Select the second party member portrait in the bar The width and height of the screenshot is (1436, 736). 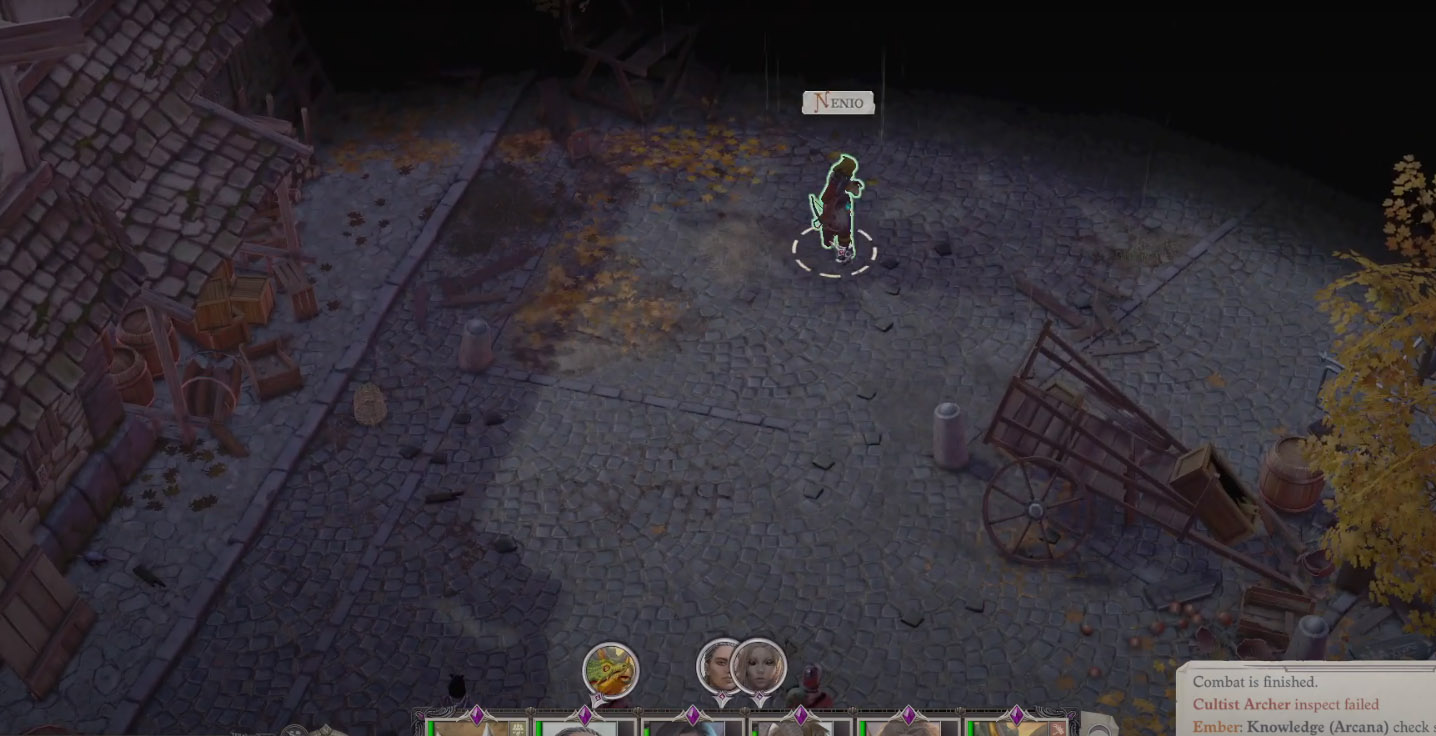pyautogui.click(x=580, y=730)
